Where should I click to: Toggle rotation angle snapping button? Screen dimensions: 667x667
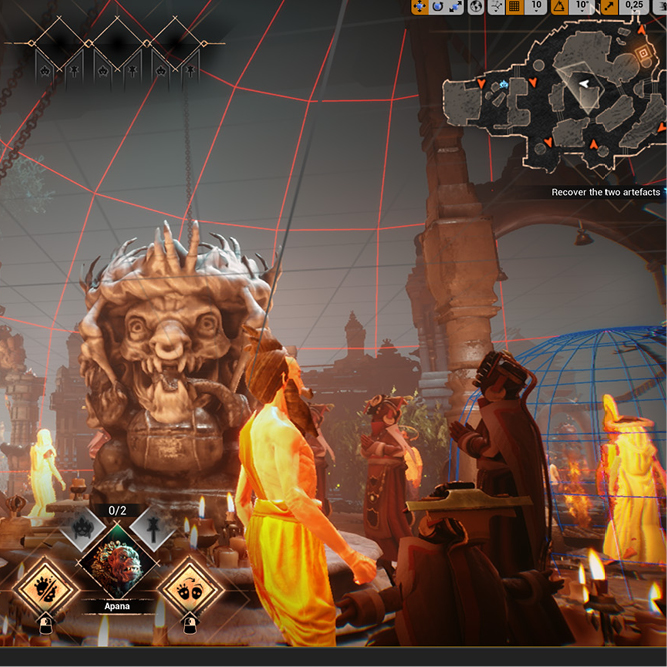tap(560, 6)
